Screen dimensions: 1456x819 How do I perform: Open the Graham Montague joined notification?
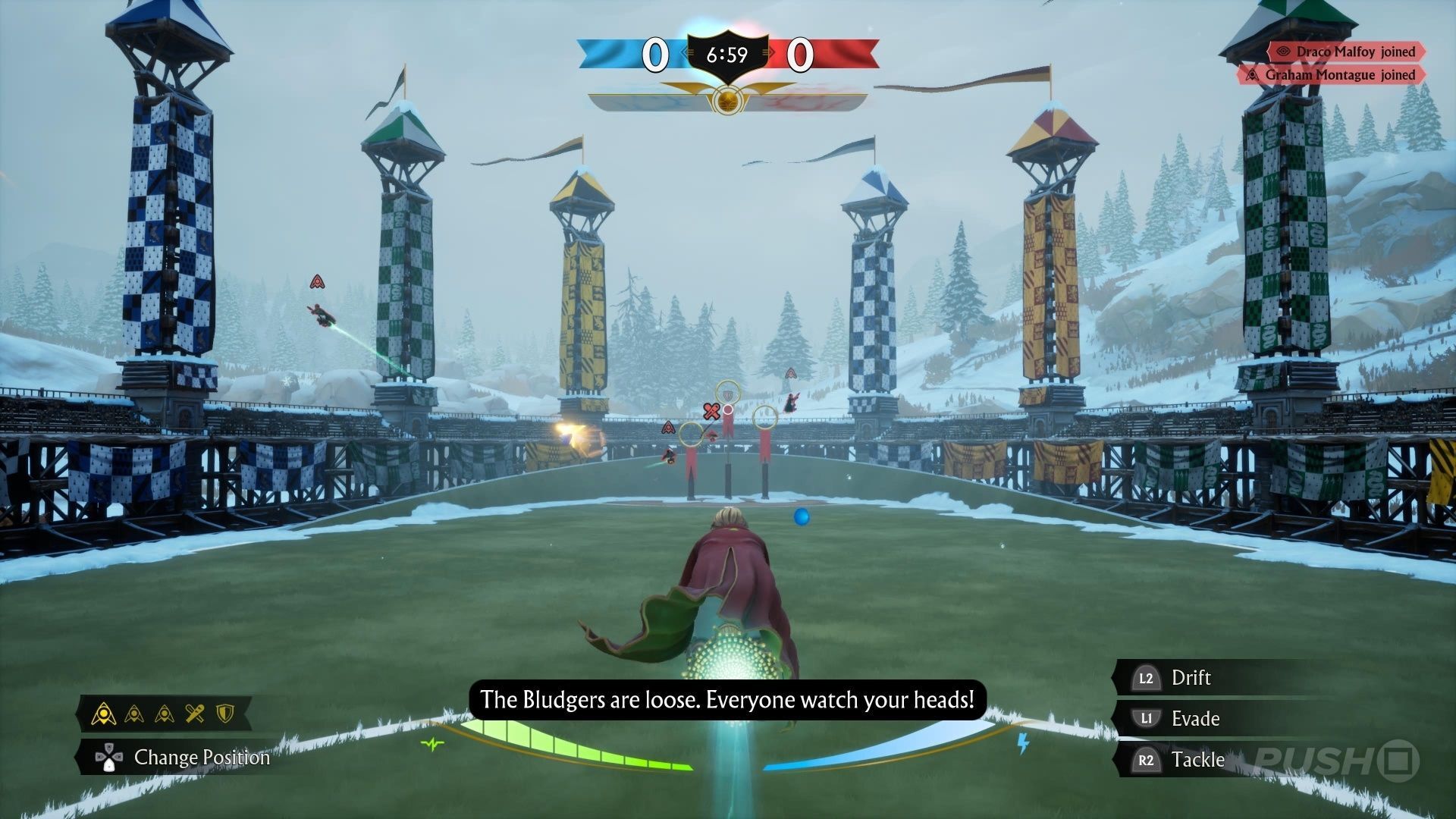(1332, 74)
